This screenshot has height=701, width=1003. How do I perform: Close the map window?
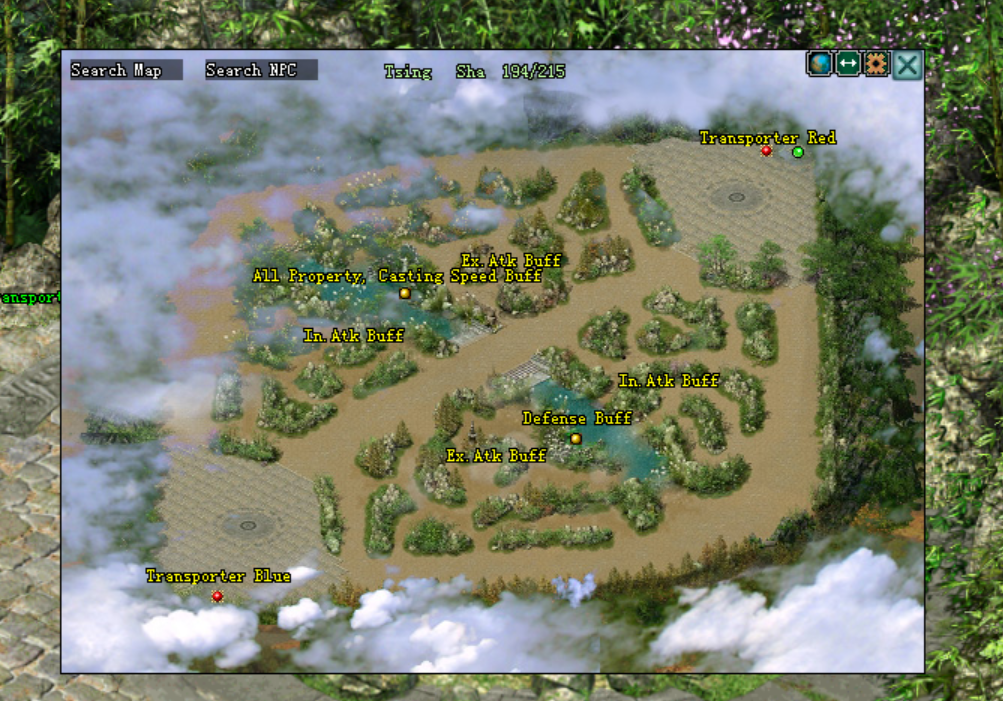(907, 66)
